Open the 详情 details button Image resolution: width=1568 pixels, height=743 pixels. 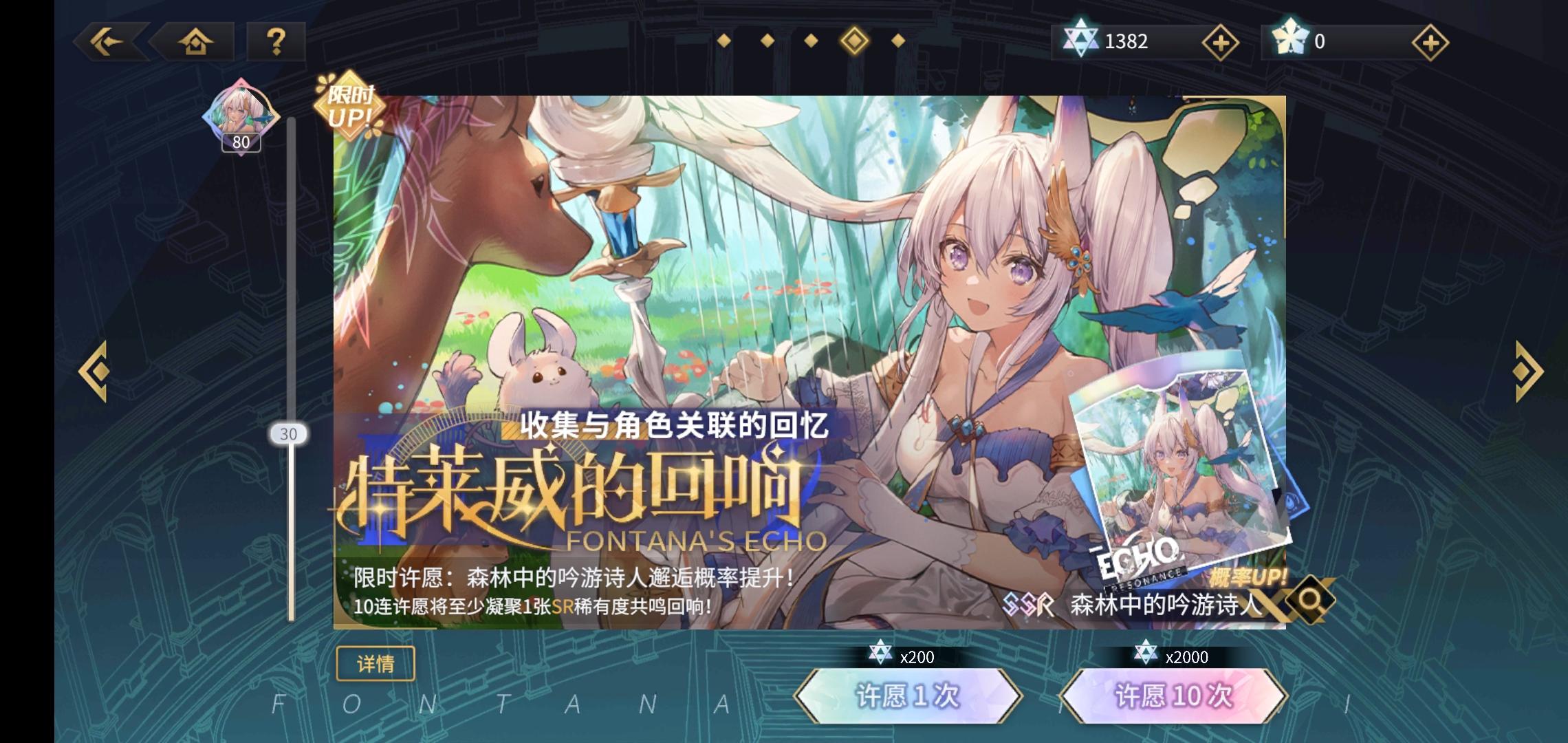tap(377, 663)
